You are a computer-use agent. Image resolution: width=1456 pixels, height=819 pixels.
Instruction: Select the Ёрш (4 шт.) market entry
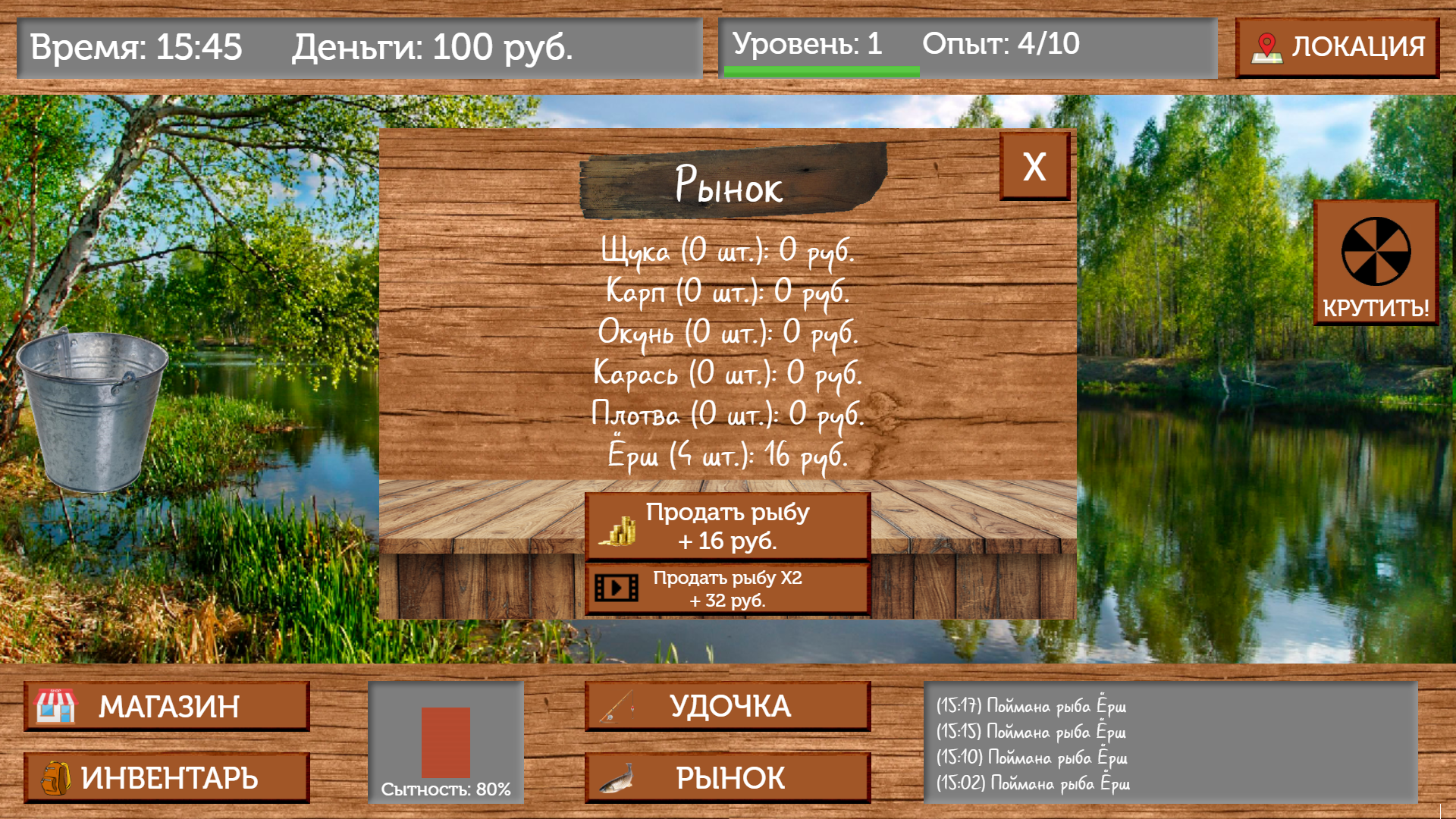coord(726,456)
